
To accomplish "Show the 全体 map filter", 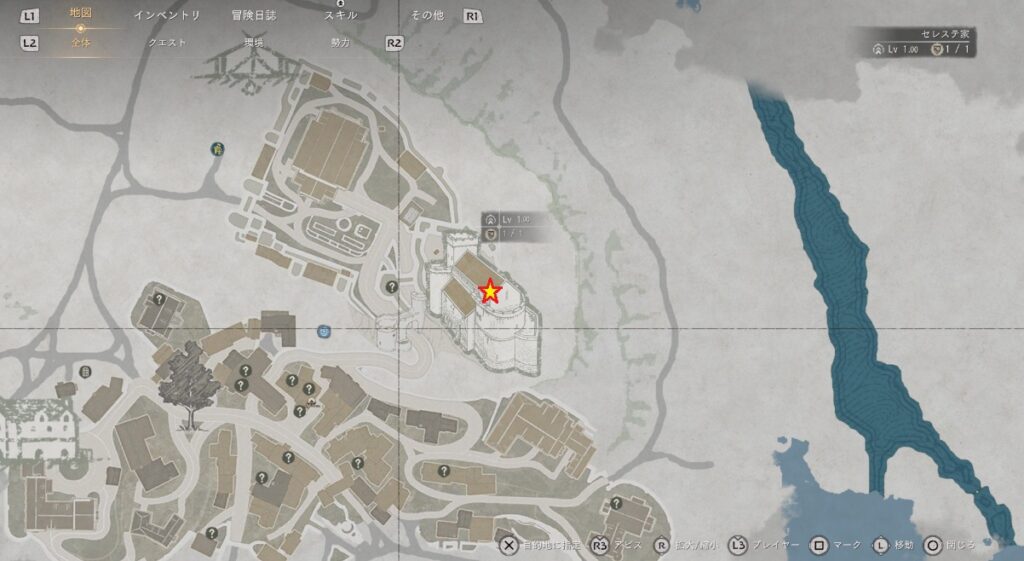I will point(81,44).
